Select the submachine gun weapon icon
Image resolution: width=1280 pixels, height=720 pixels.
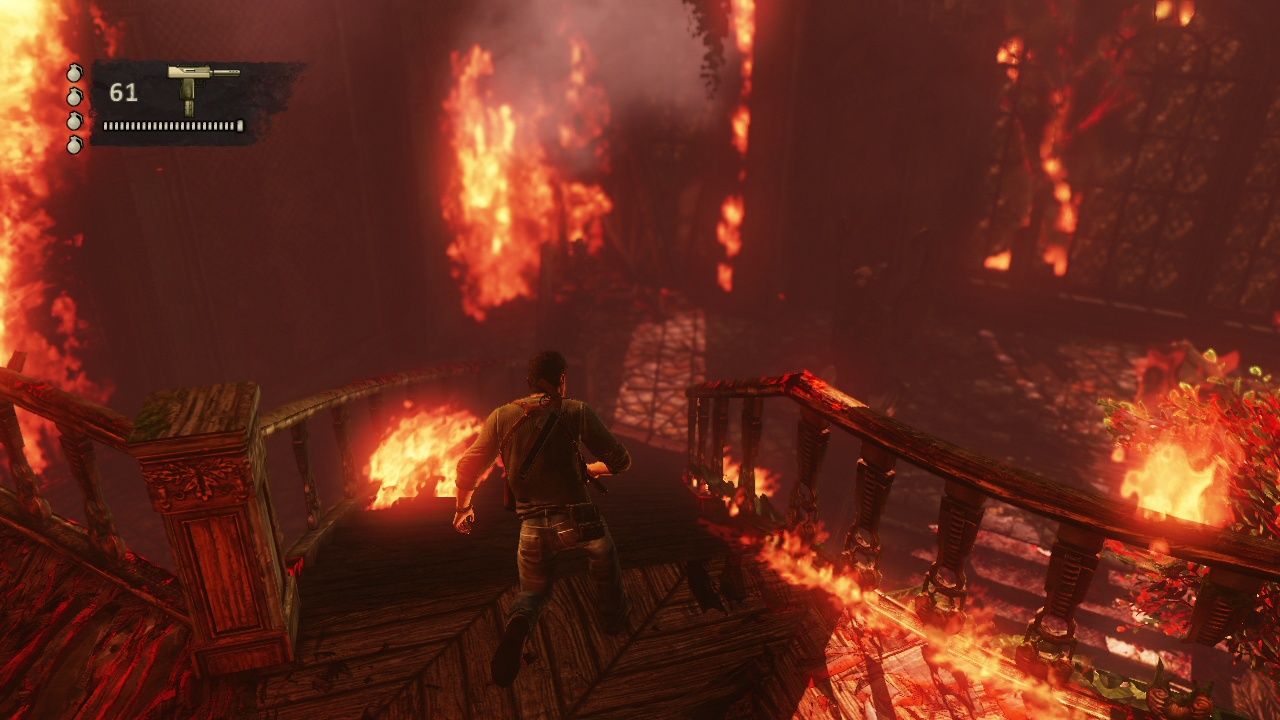click(198, 85)
